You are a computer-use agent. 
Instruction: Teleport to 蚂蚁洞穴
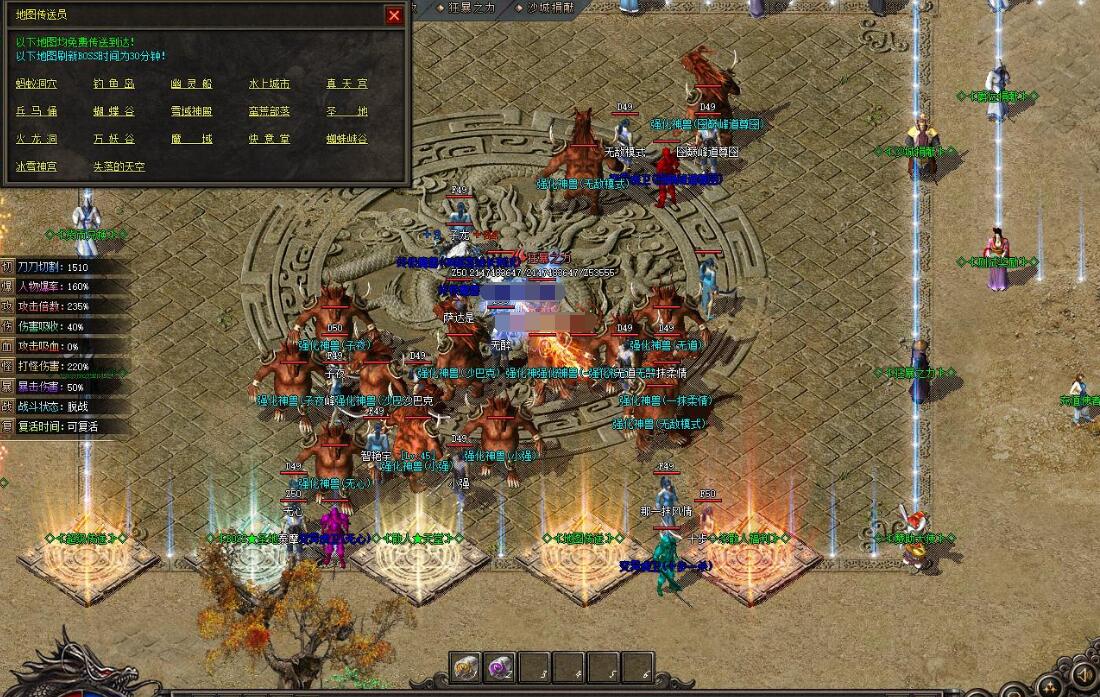tap(36, 85)
